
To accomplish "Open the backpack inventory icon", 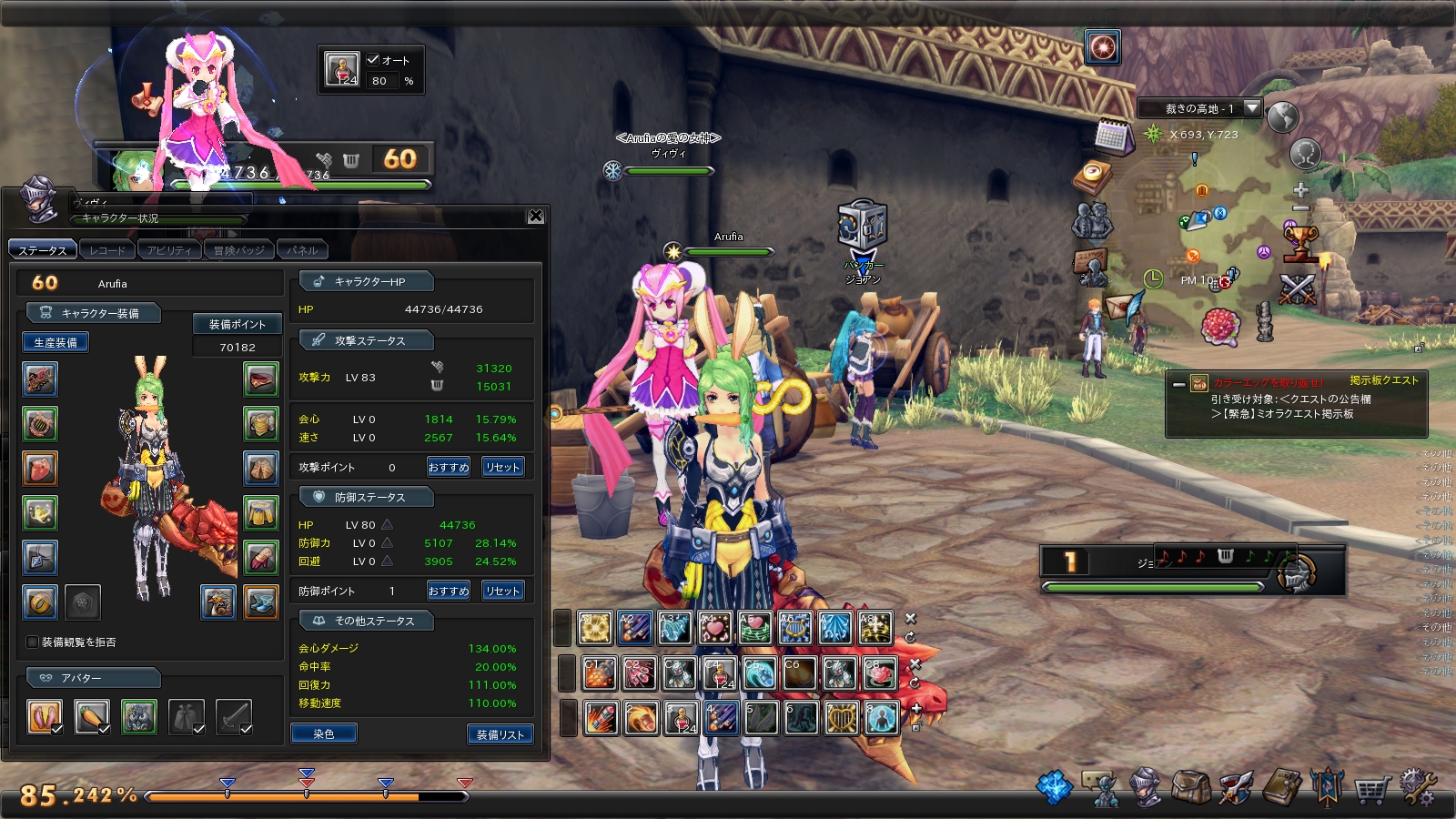I will click(x=1188, y=787).
